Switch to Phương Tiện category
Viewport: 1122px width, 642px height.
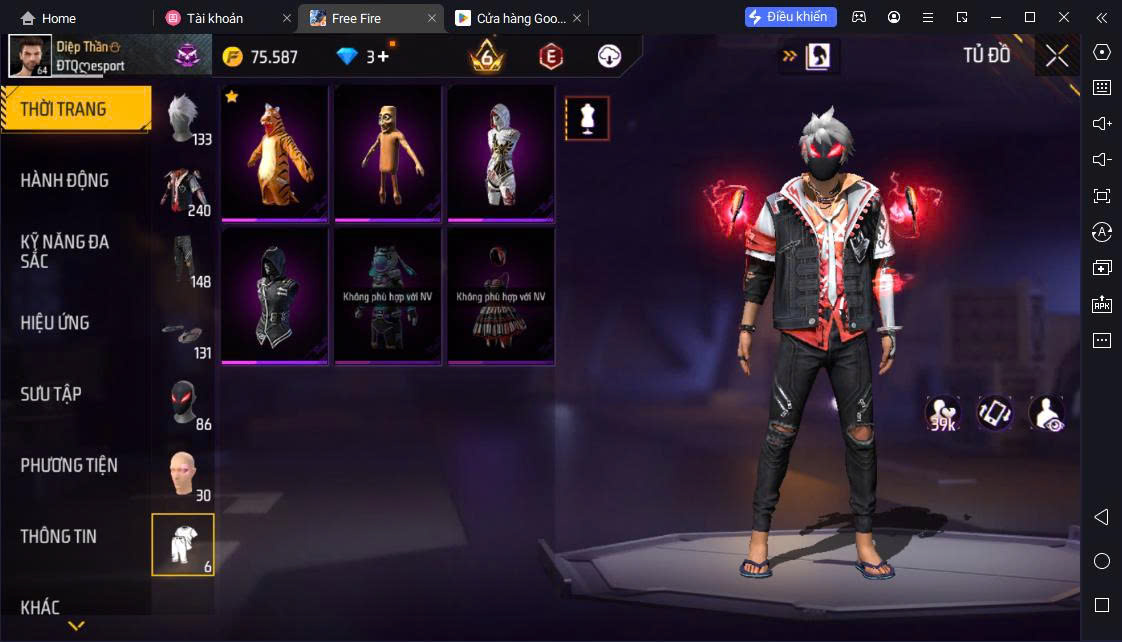tap(69, 465)
